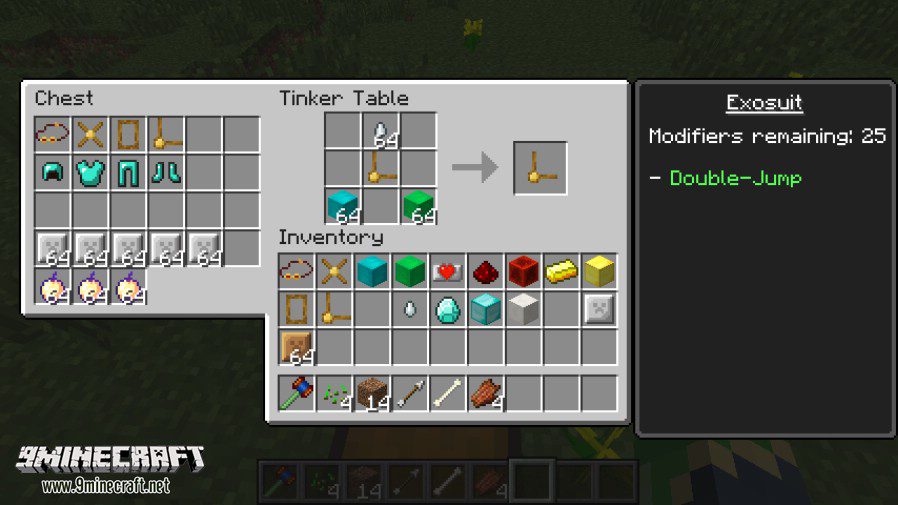Choose the gold ingot in the inventory
898x505 pixels.
coord(561,272)
